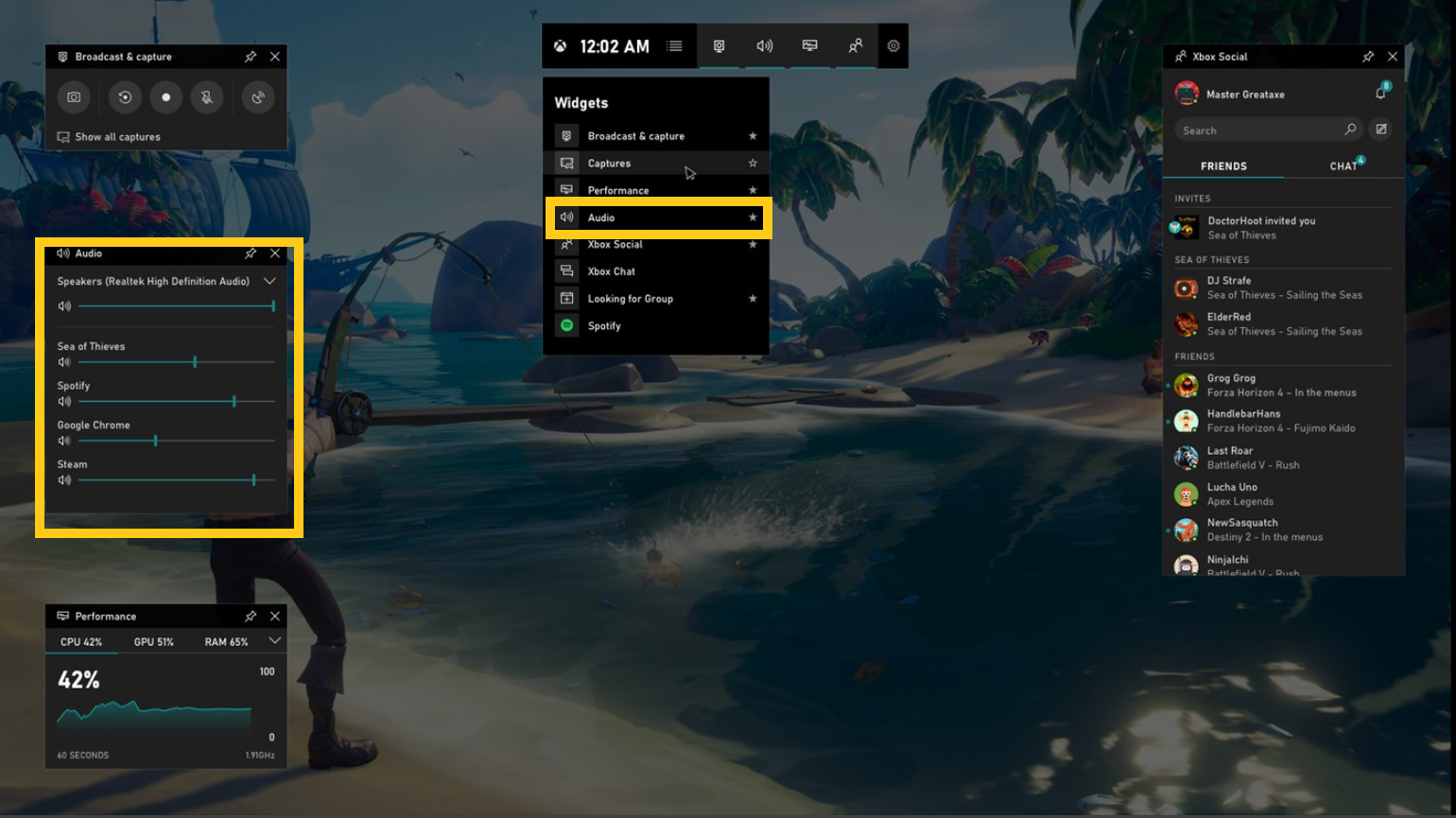Select Looking for Group in the Widgets menu
Image resolution: width=1456 pixels, height=818 pixels.
[630, 298]
